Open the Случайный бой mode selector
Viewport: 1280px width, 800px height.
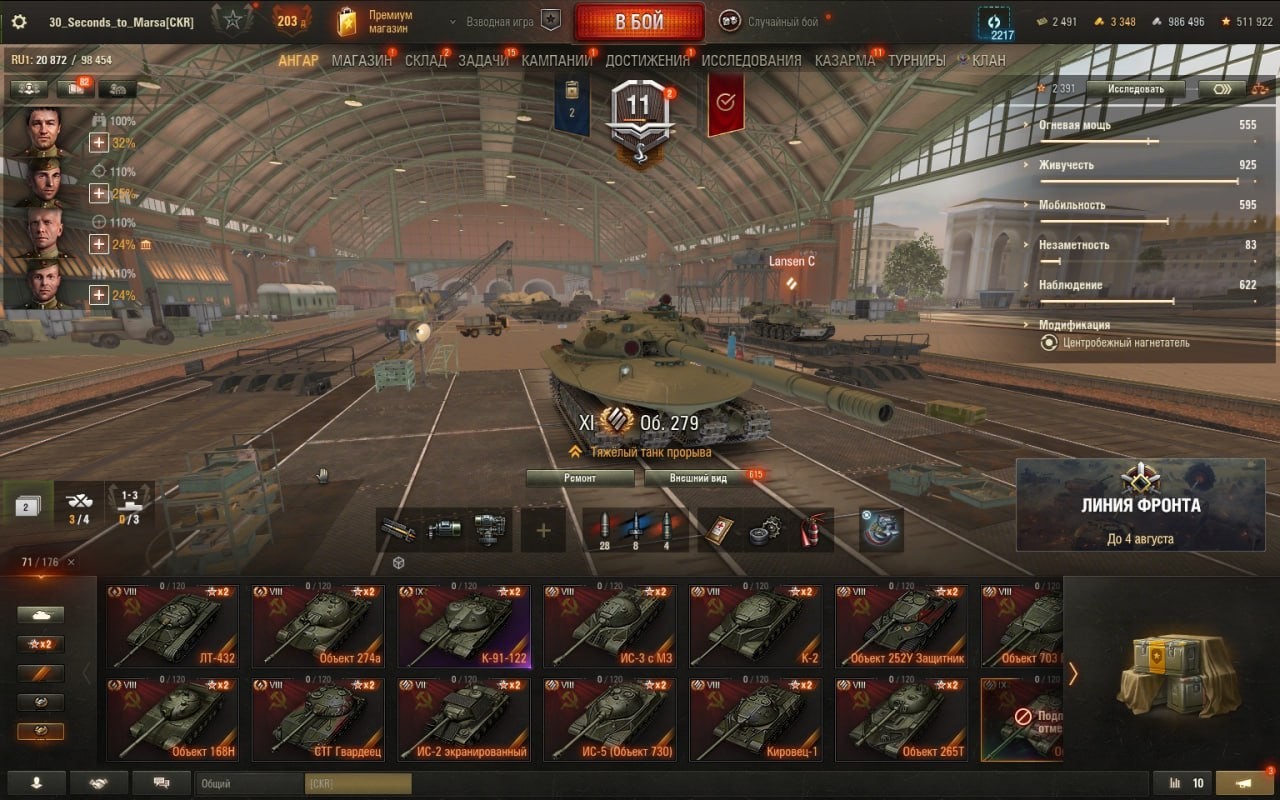click(x=775, y=22)
